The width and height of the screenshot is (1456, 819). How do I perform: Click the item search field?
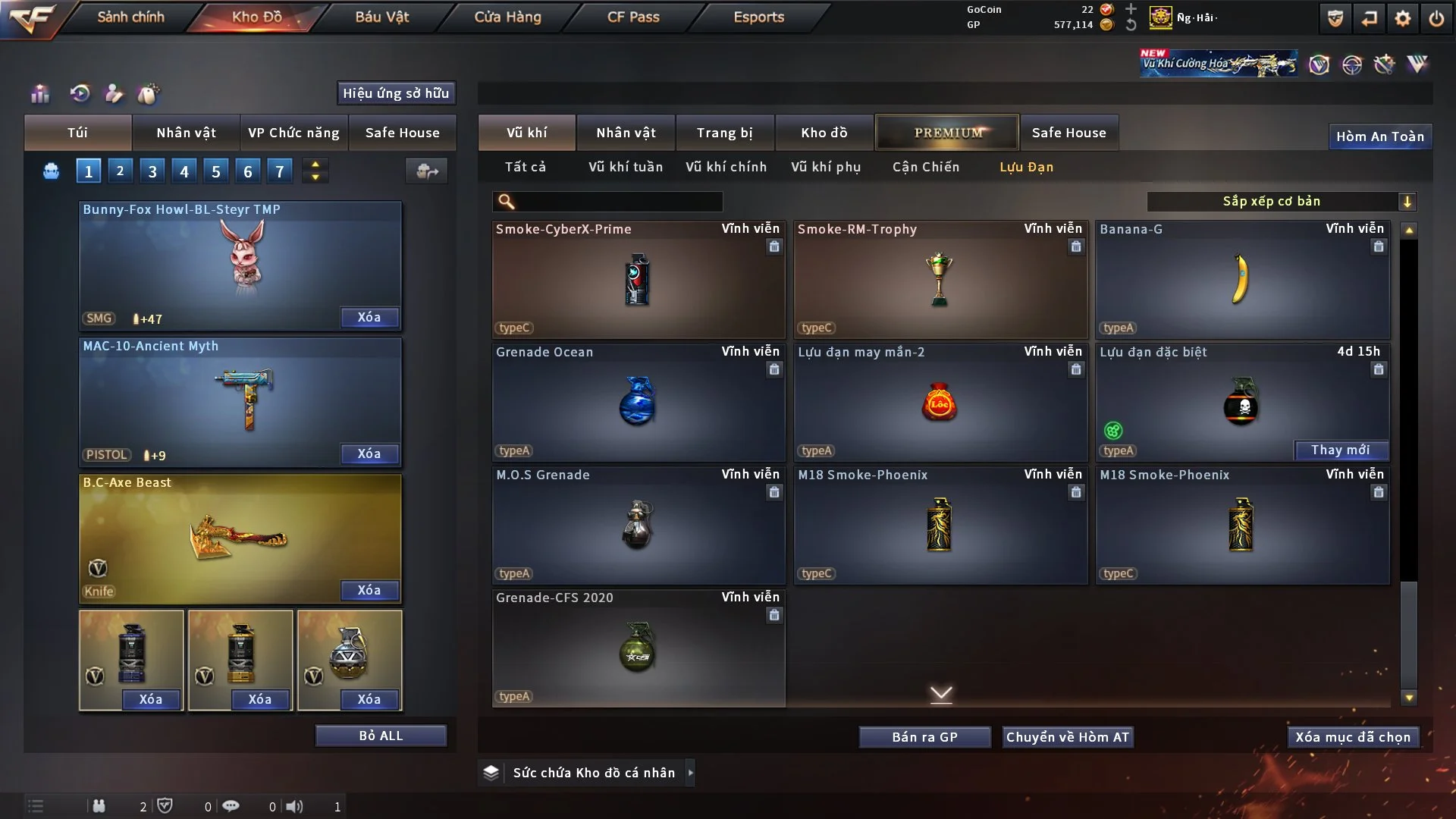coord(618,202)
